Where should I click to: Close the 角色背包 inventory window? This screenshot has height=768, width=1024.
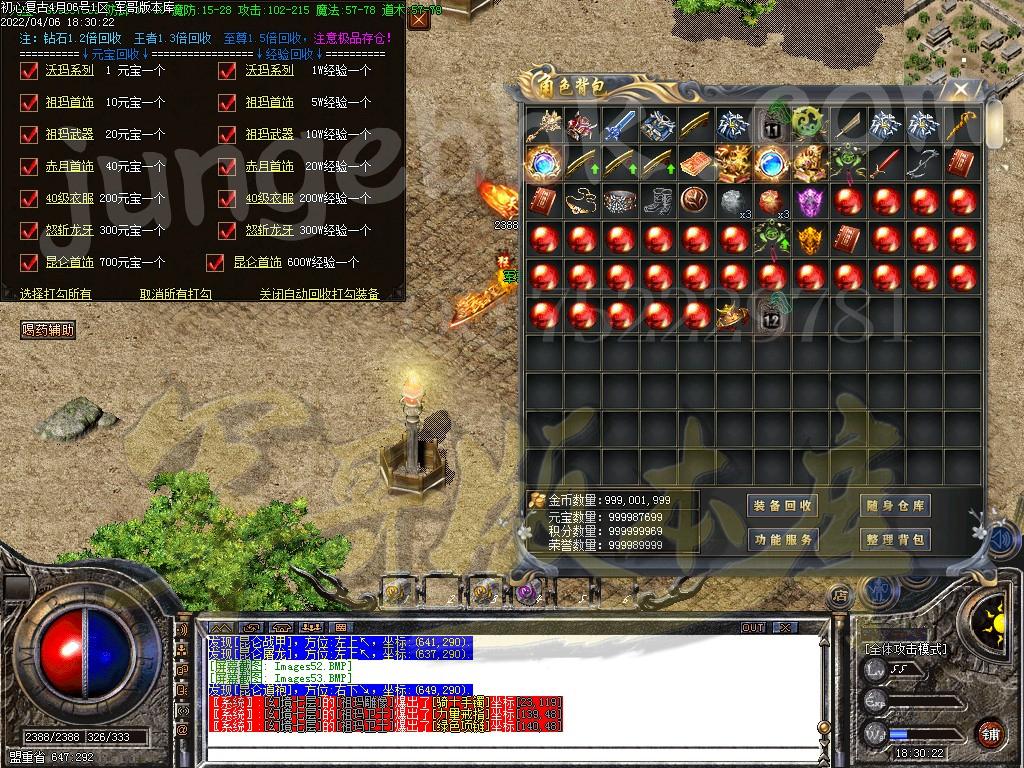coord(960,90)
